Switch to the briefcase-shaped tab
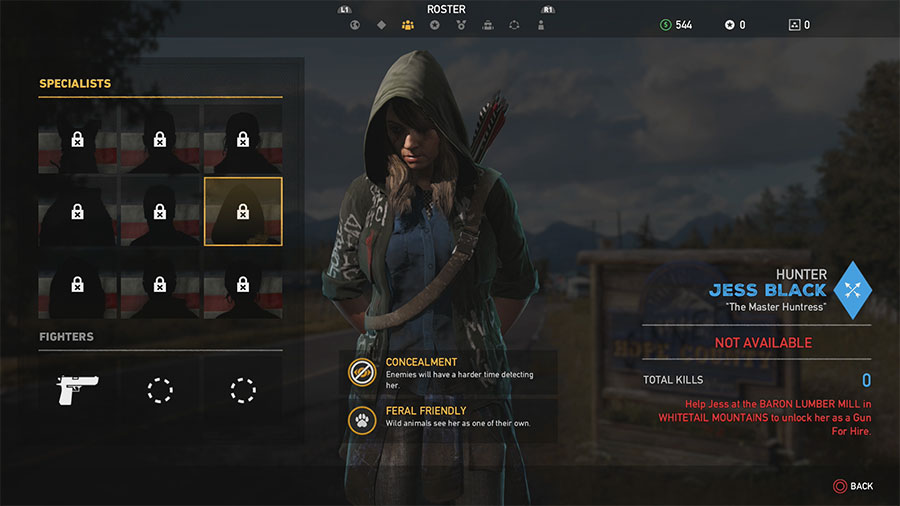The width and height of the screenshot is (900, 506). point(487,25)
